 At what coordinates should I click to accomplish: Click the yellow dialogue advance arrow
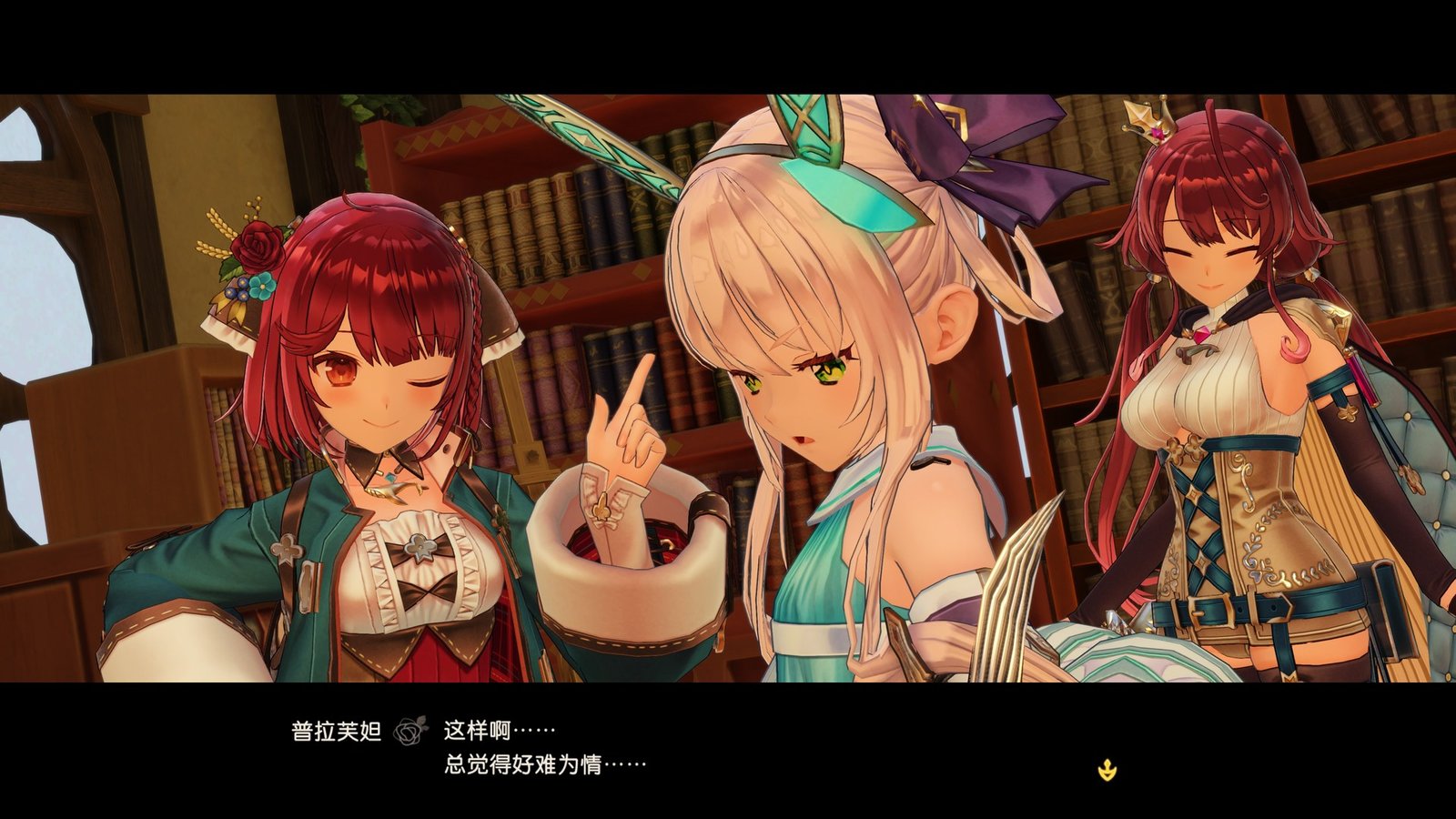tap(1107, 769)
